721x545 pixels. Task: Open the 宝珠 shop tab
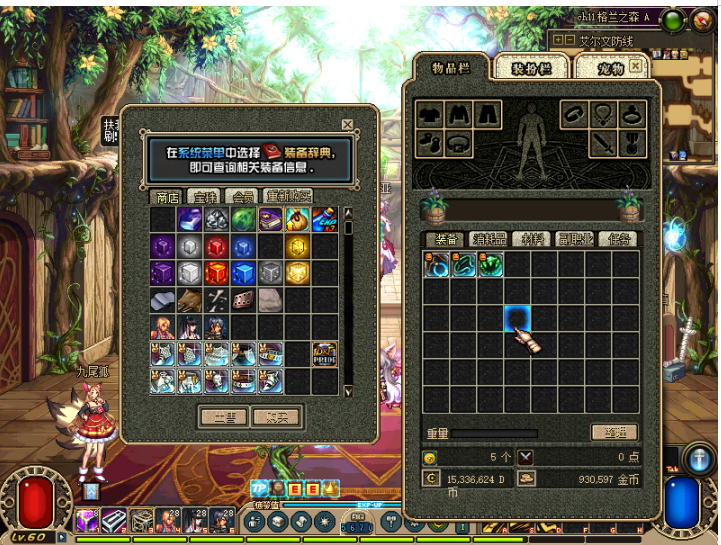tap(205, 196)
